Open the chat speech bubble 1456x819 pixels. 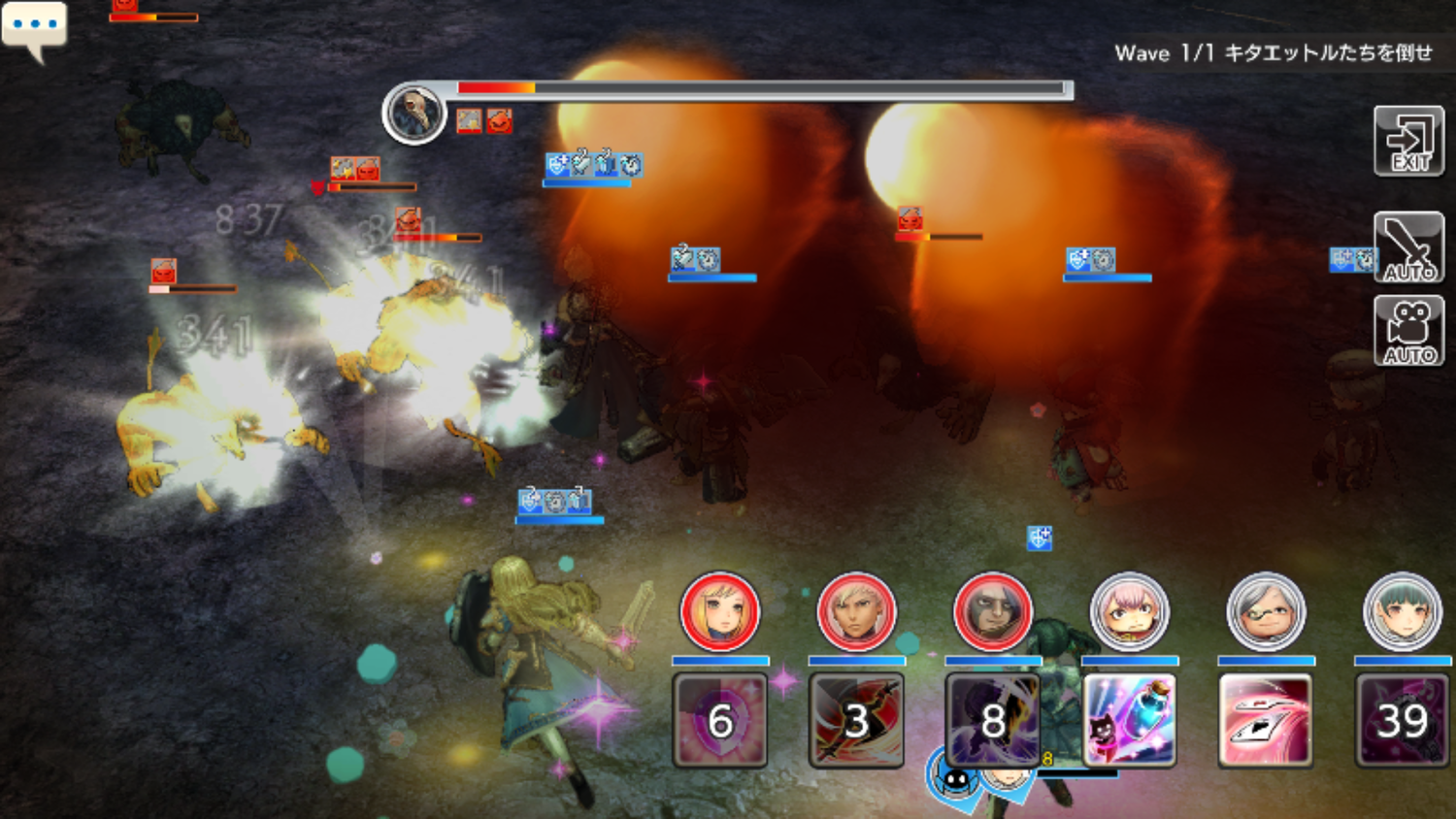34,26
